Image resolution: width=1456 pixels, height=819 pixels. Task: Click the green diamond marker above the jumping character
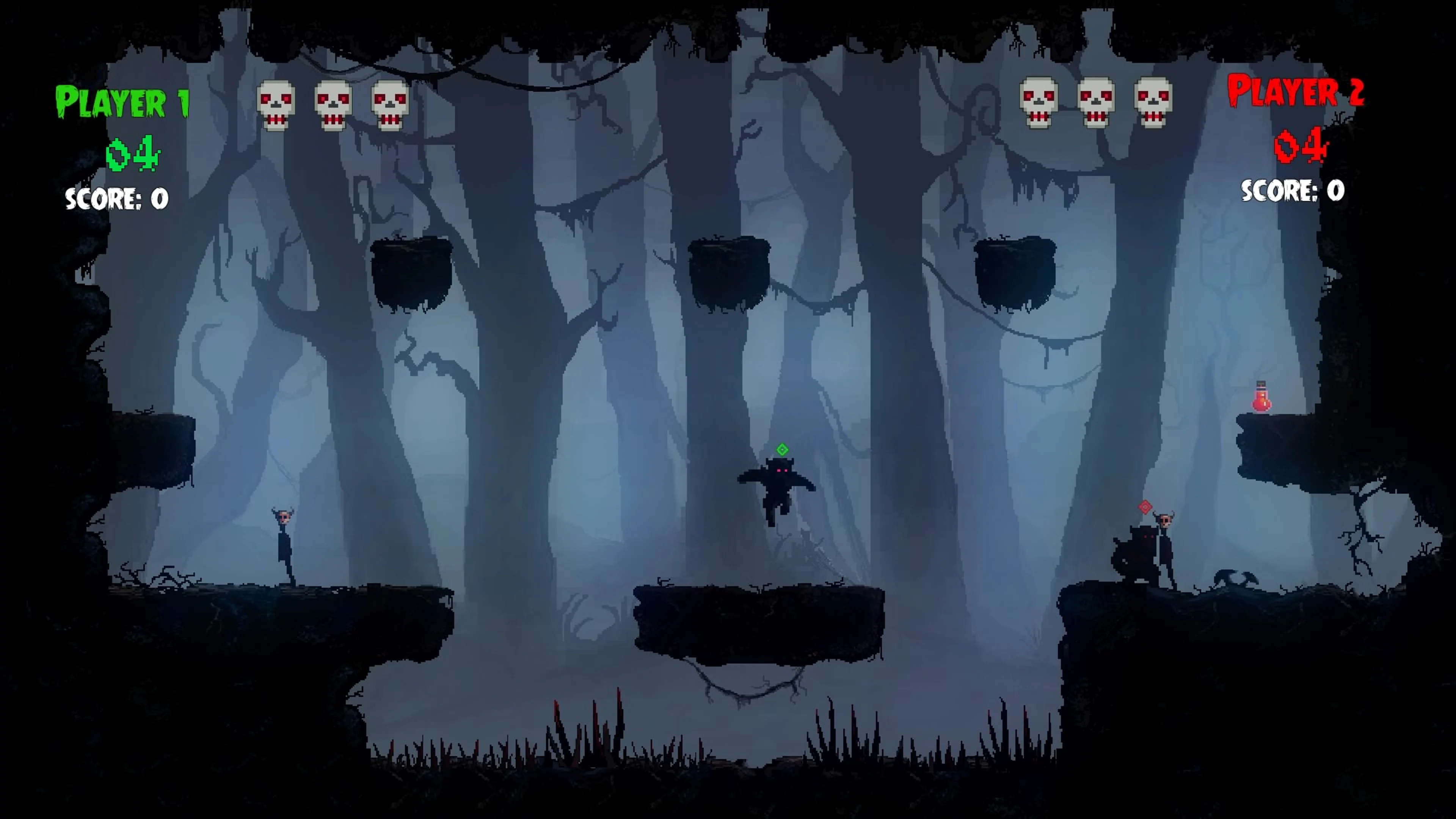coord(782,449)
